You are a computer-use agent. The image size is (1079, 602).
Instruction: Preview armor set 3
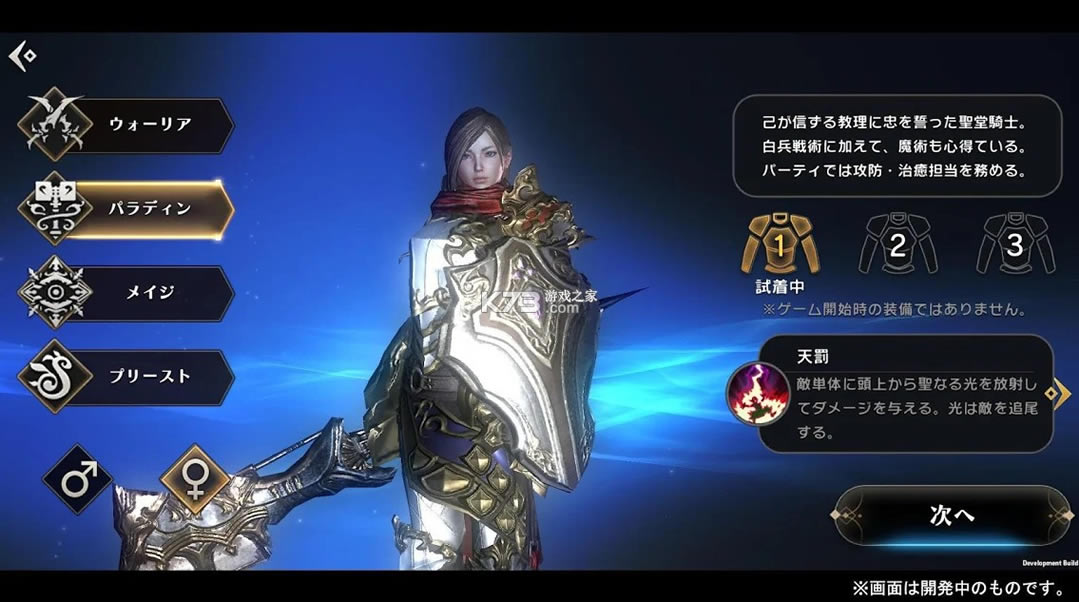(x=1014, y=243)
